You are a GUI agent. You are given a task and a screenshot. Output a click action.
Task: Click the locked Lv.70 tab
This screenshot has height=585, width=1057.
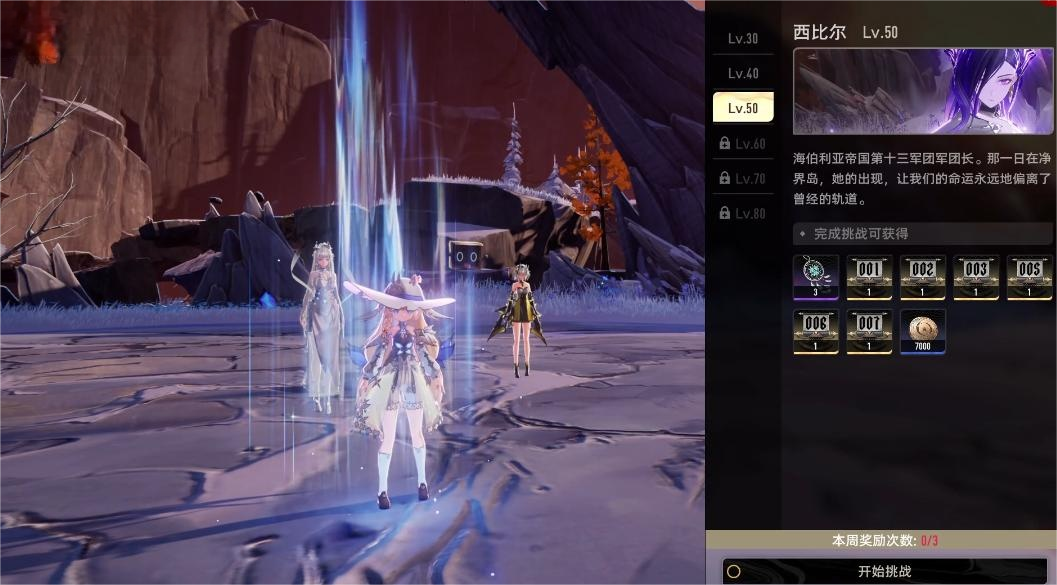pos(742,179)
